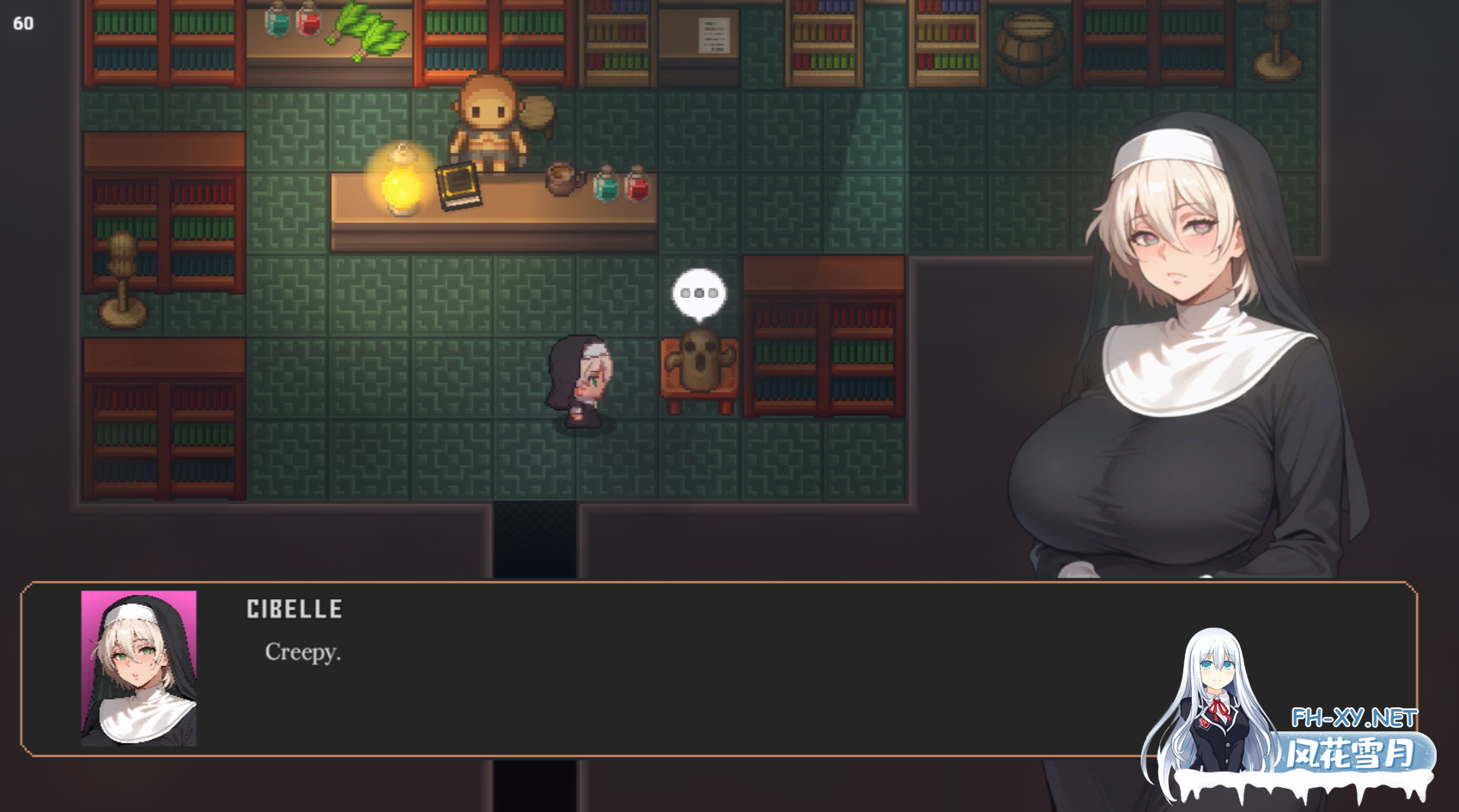This screenshot has width=1459, height=812.
Task: Click the CIBELLE name label
Action: pyautogui.click(x=294, y=609)
